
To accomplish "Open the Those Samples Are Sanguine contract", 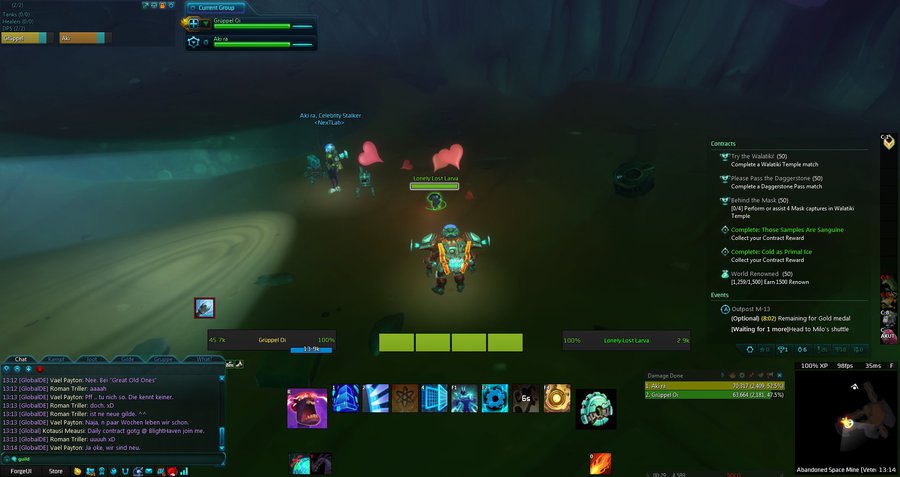I will click(787, 230).
